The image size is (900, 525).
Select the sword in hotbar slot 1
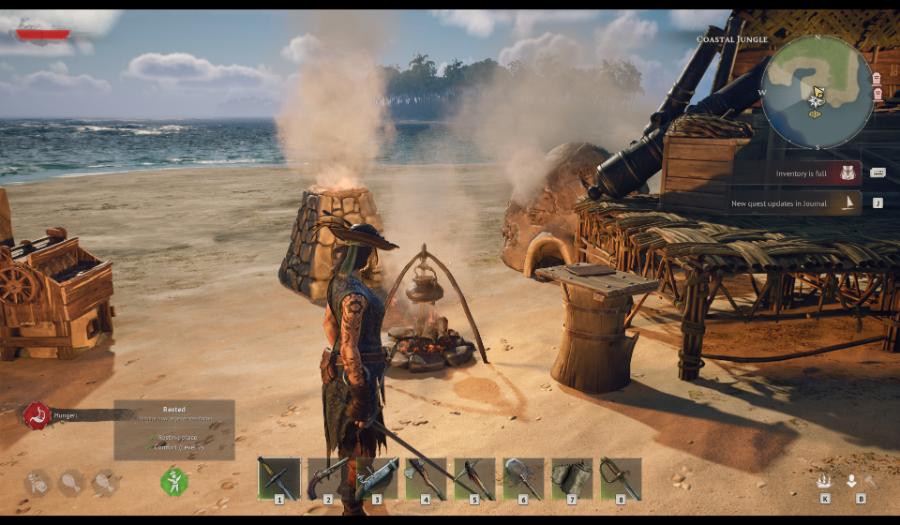click(x=279, y=478)
